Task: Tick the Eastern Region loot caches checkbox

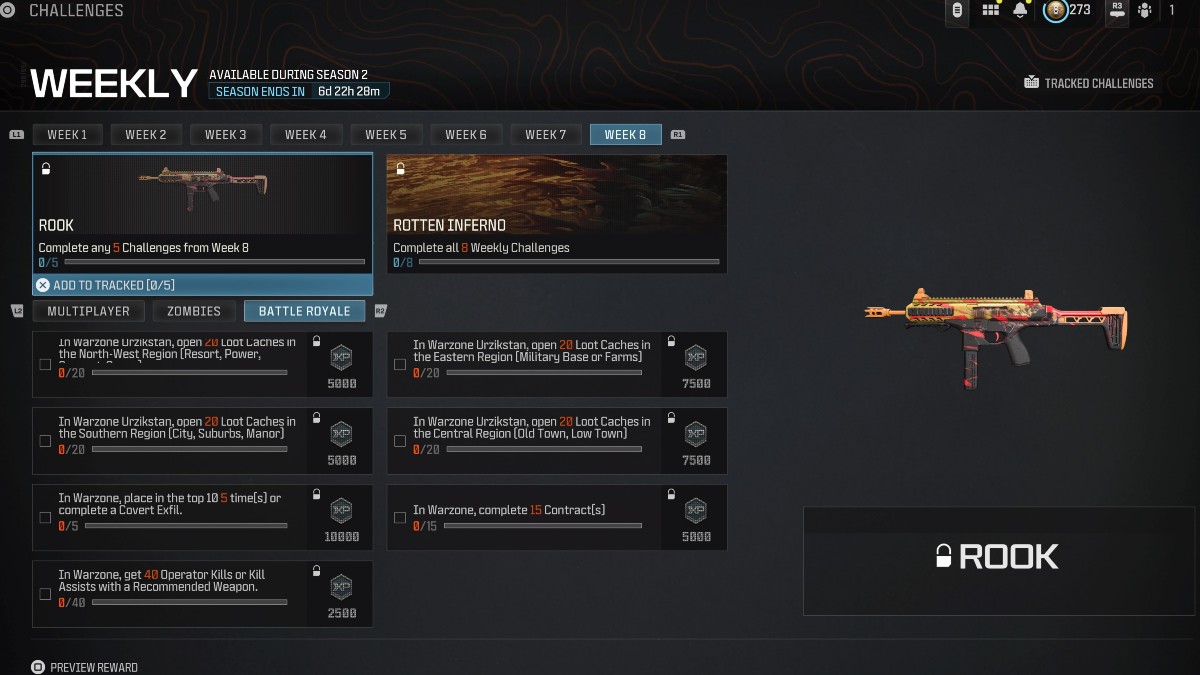Action: pos(400,365)
